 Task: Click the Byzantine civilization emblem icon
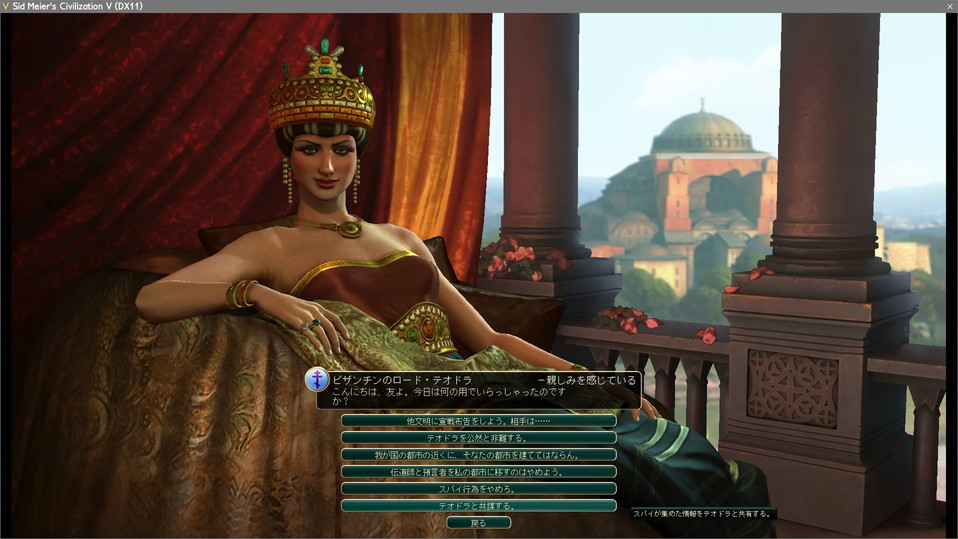point(318,380)
